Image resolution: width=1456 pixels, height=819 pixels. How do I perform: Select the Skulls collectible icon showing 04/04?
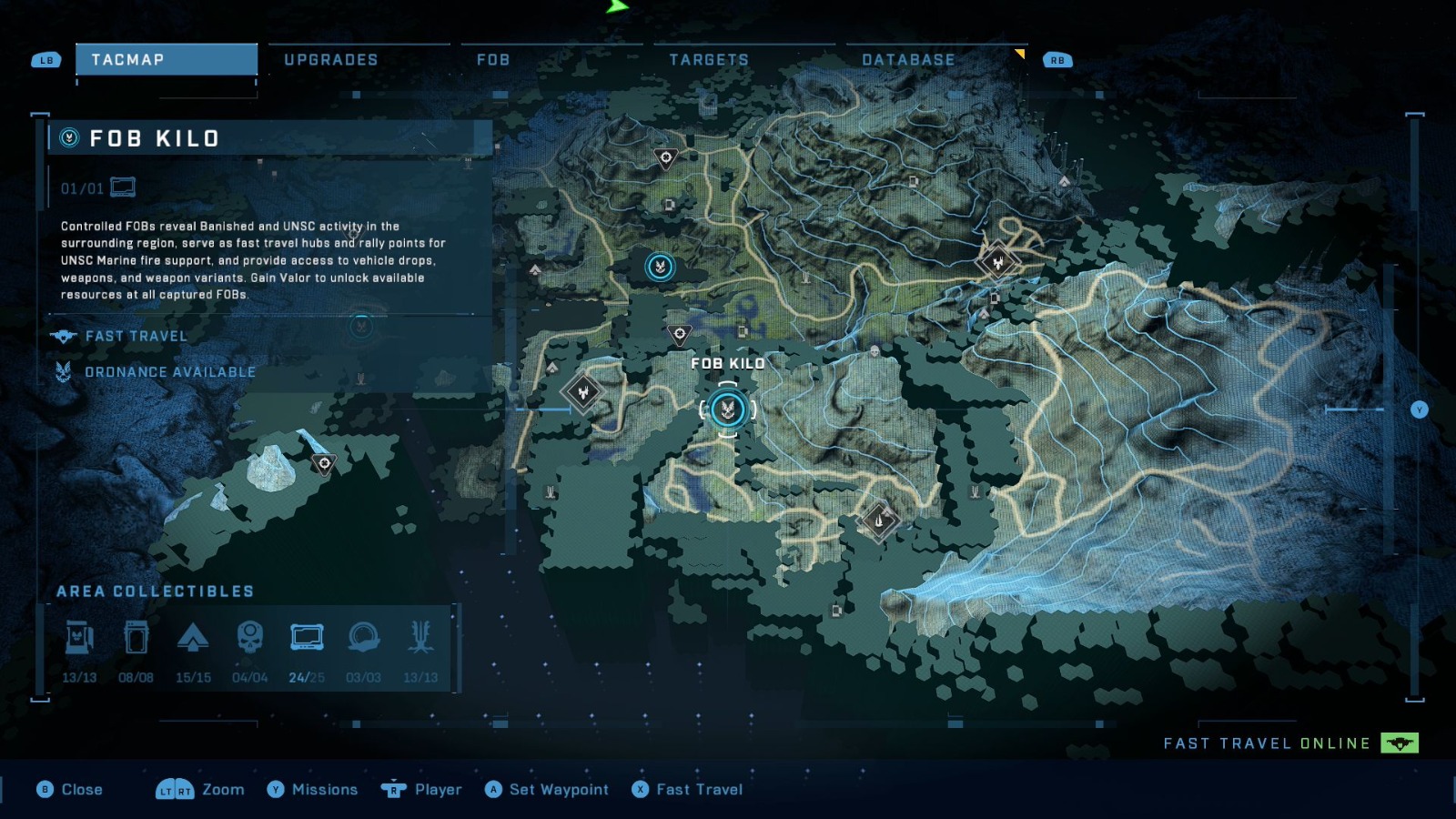pos(251,638)
